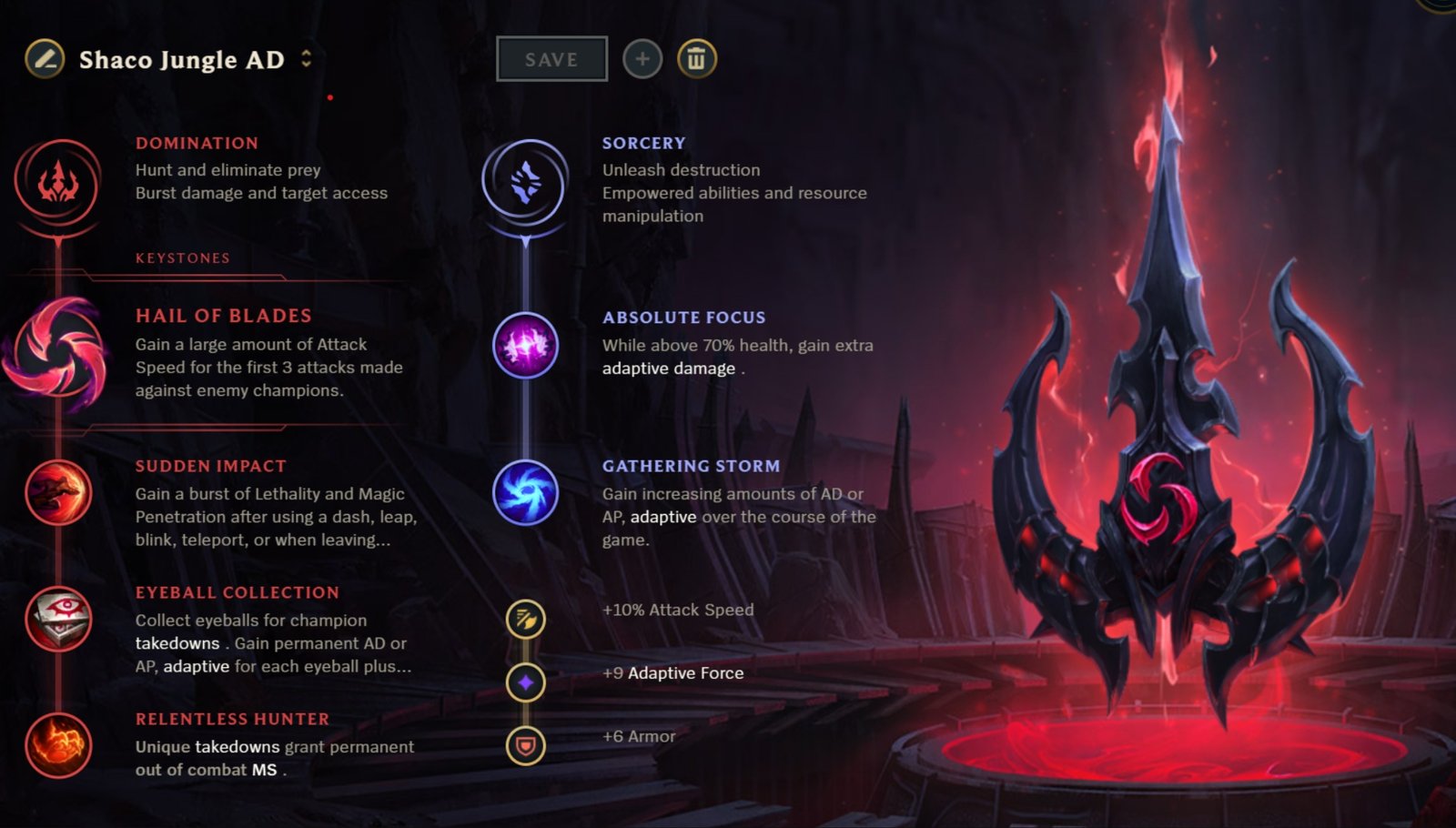1456x828 pixels.
Task: Collapse the rune page name dropdown
Action: (308, 59)
